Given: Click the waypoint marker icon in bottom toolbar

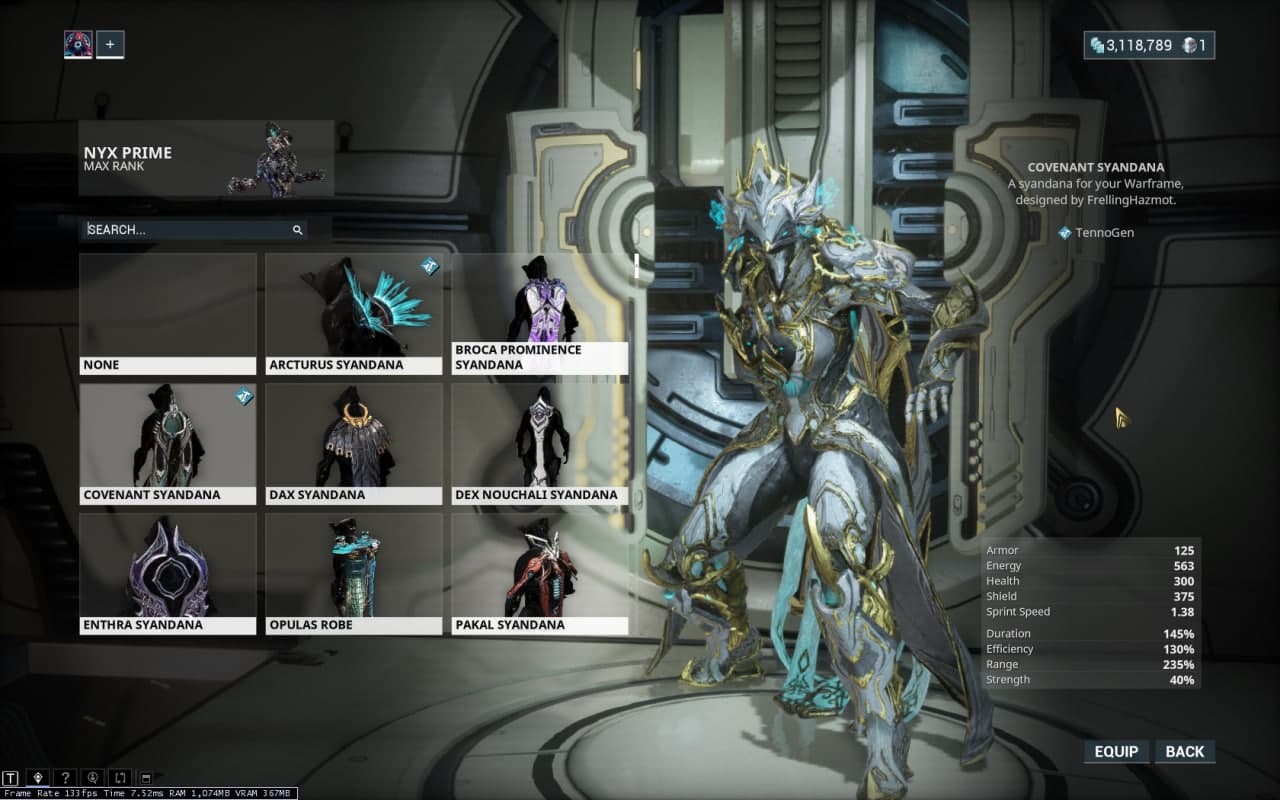Looking at the screenshot, I should coord(38,777).
